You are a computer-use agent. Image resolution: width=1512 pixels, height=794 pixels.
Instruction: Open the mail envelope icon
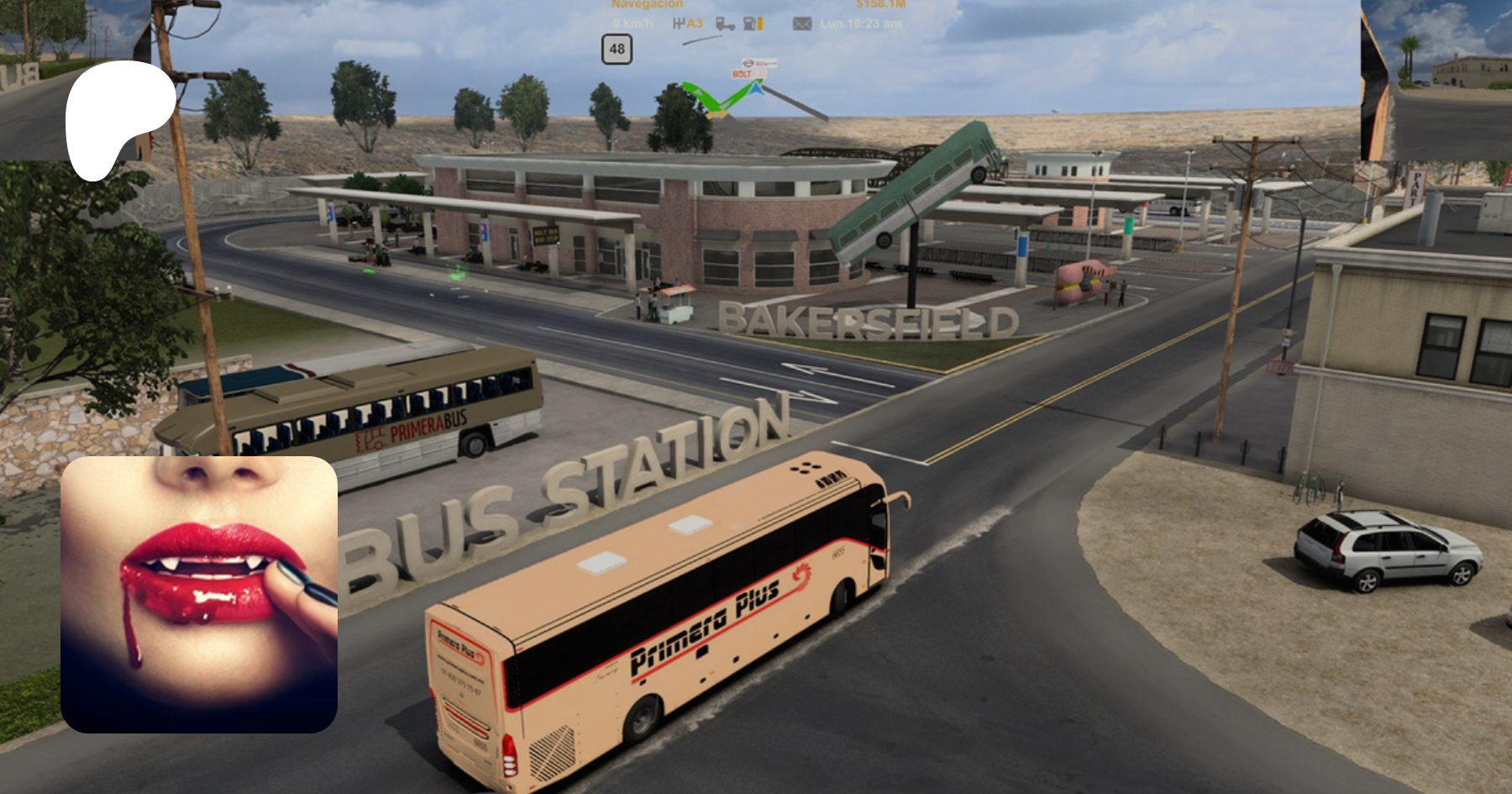[802, 24]
